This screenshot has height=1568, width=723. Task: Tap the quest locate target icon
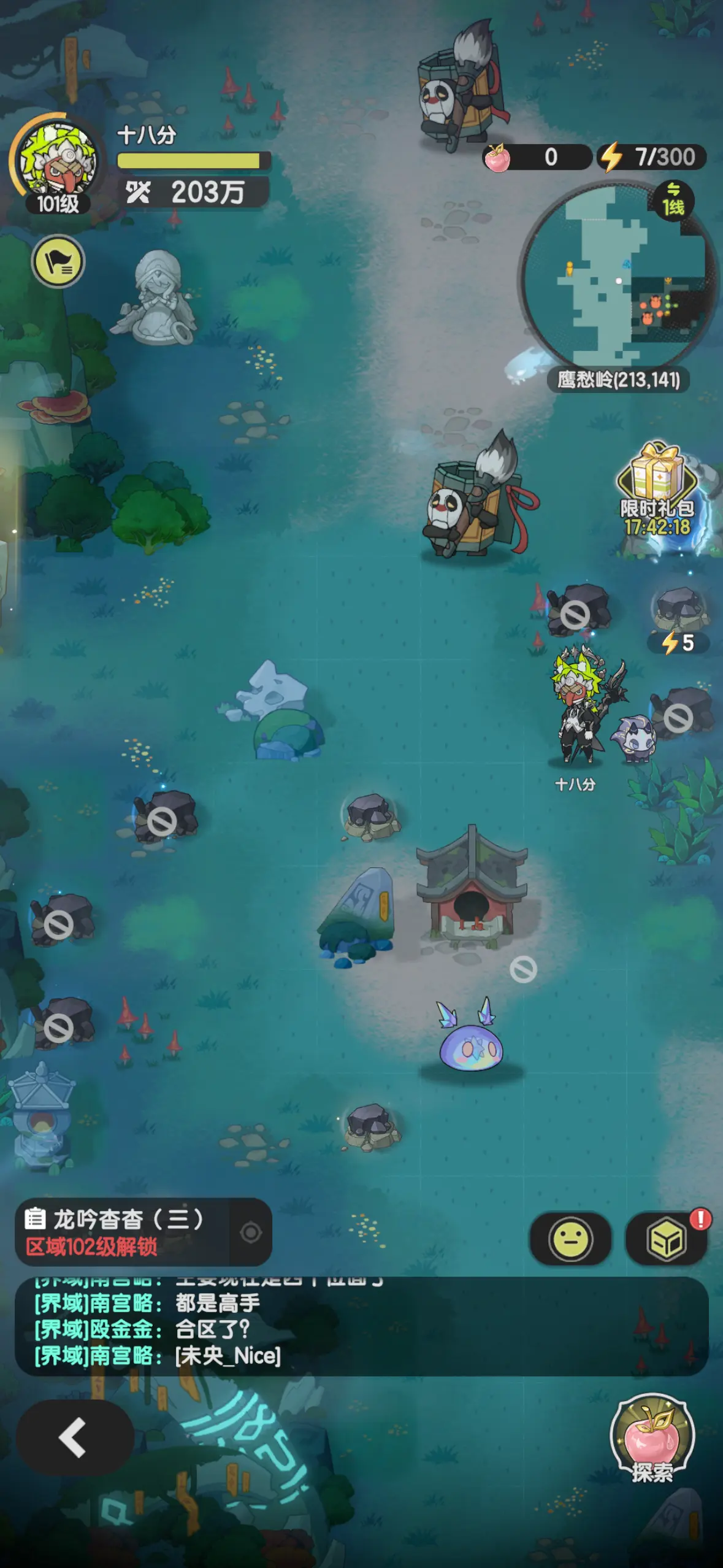point(251,1232)
